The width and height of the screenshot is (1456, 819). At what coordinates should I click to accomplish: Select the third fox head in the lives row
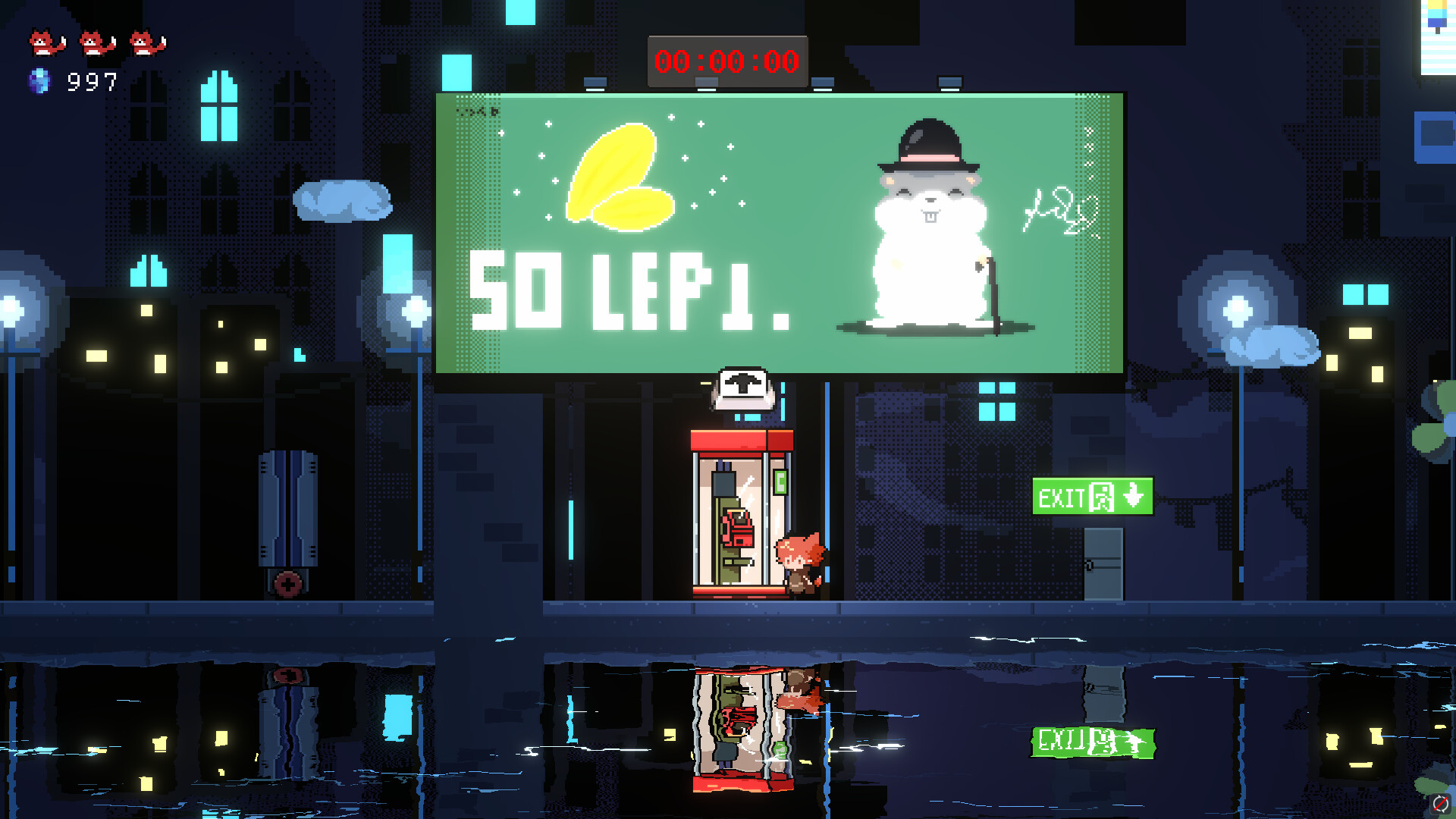(148, 42)
